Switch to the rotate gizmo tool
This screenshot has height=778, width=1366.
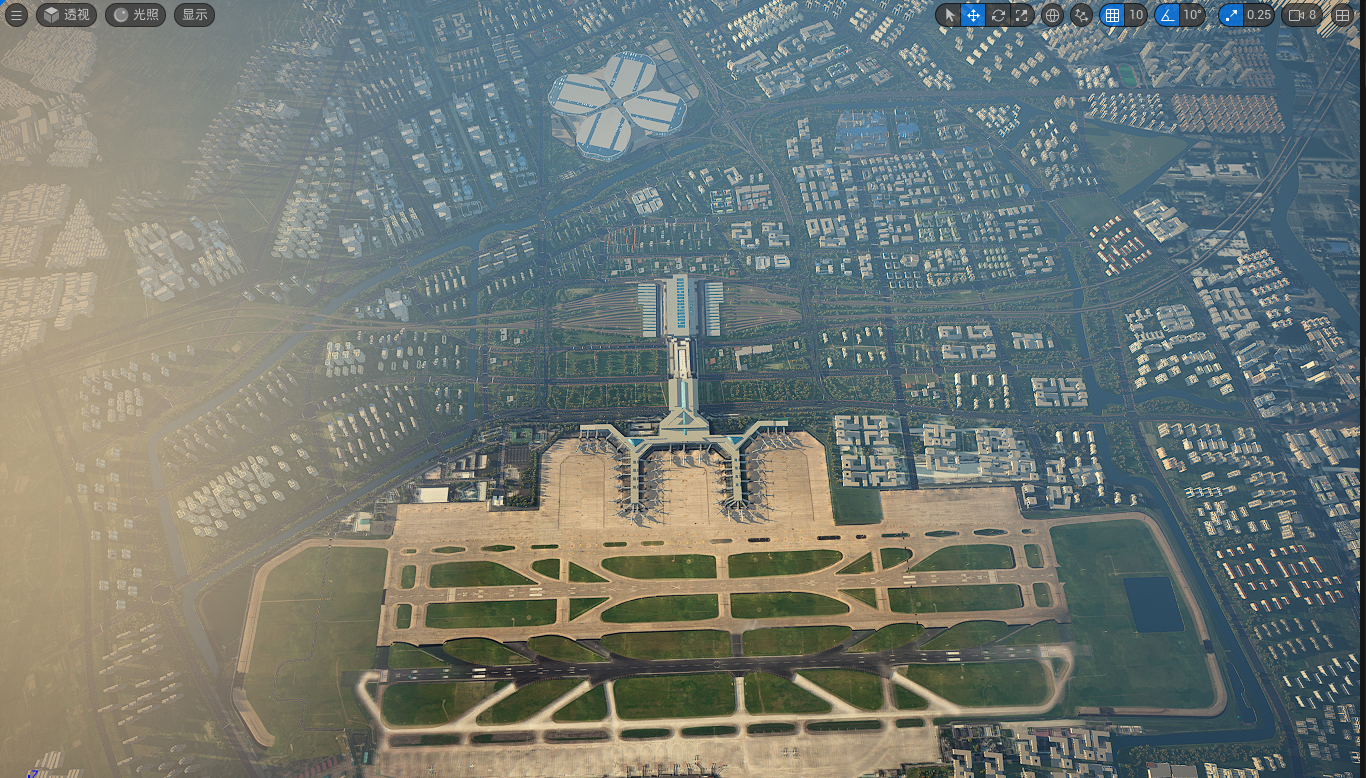pos(998,15)
